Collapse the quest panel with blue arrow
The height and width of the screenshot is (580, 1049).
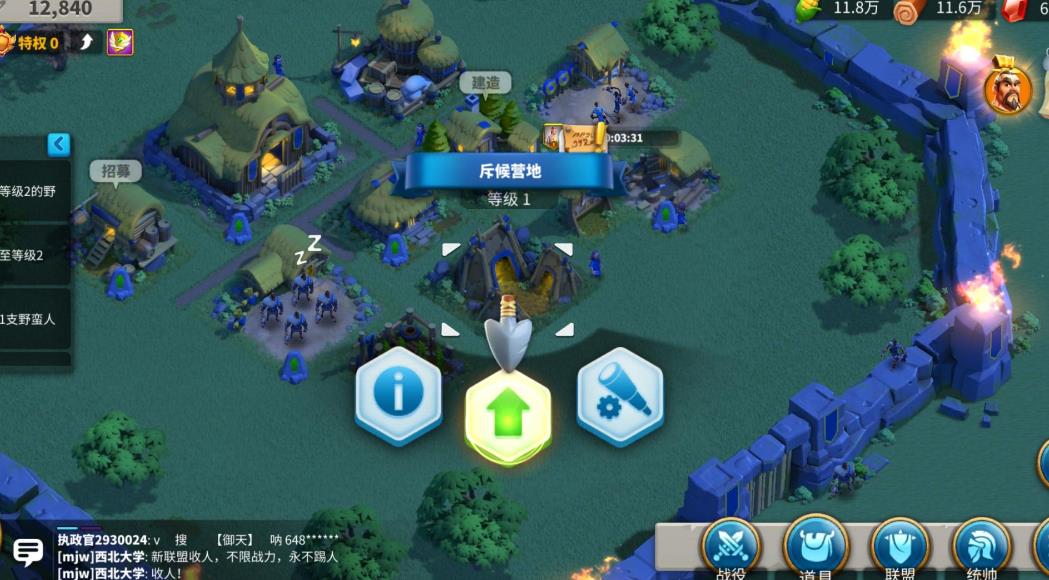(59, 145)
